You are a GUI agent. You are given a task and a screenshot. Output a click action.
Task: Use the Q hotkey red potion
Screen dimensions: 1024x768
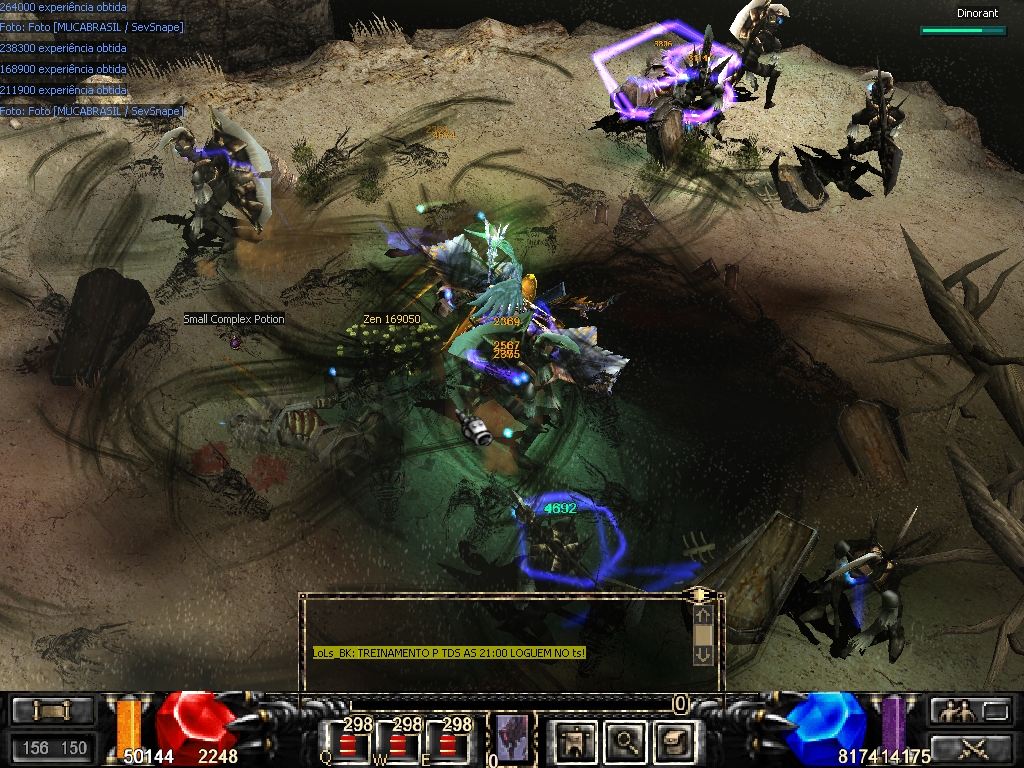click(x=348, y=743)
